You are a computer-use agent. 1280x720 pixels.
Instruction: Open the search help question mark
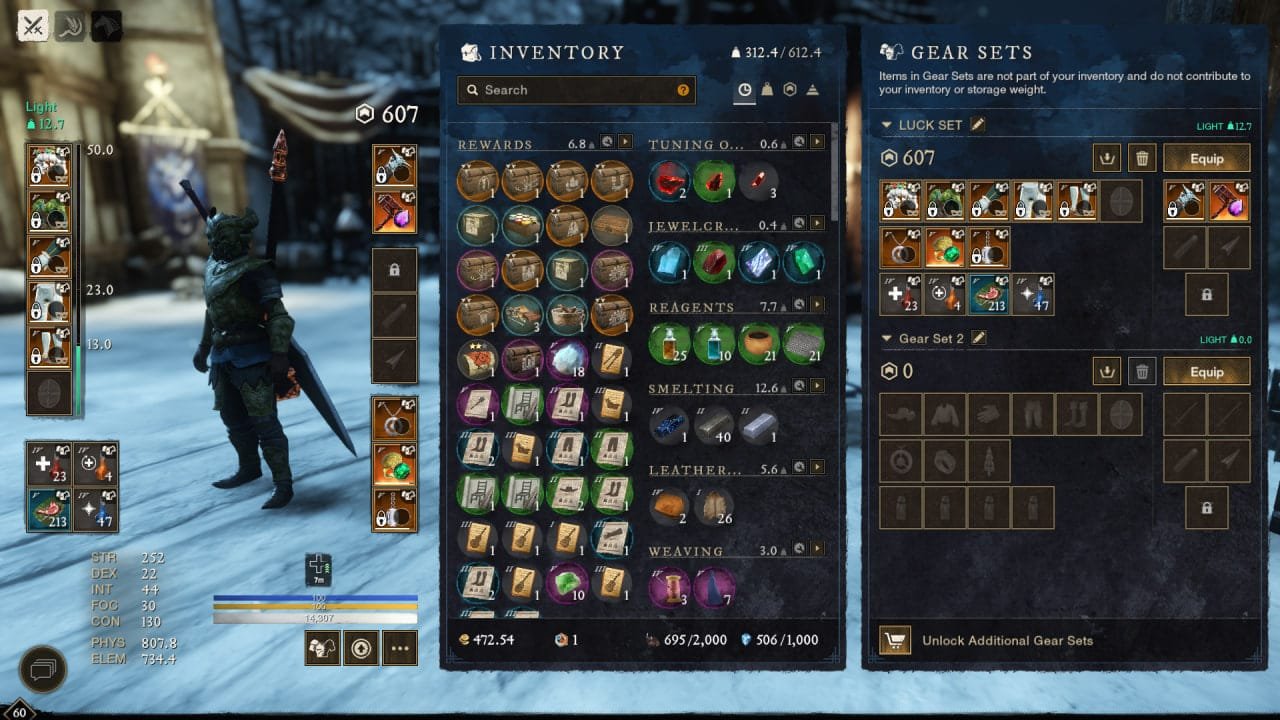click(x=683, y=90)
